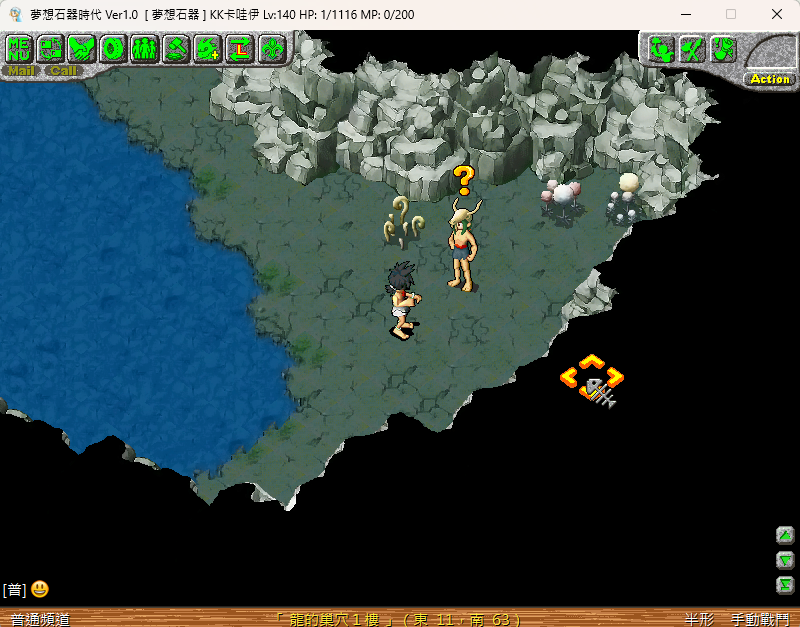Viewport: 800px width, 627px height.
Task: Open the three-people party icon
Action: (x=145, y=48)
